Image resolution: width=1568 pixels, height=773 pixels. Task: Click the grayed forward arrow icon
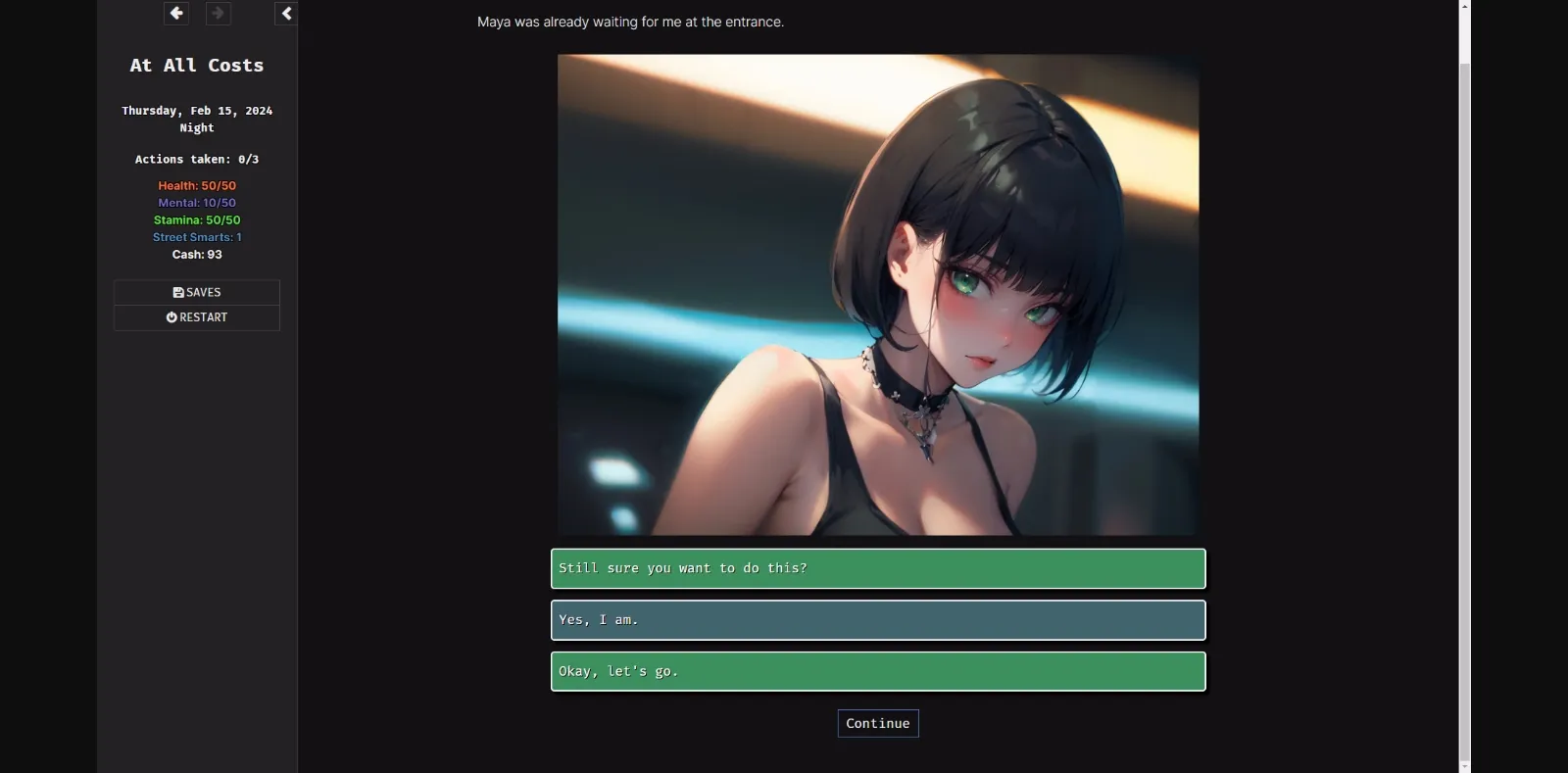pos(220,14)
